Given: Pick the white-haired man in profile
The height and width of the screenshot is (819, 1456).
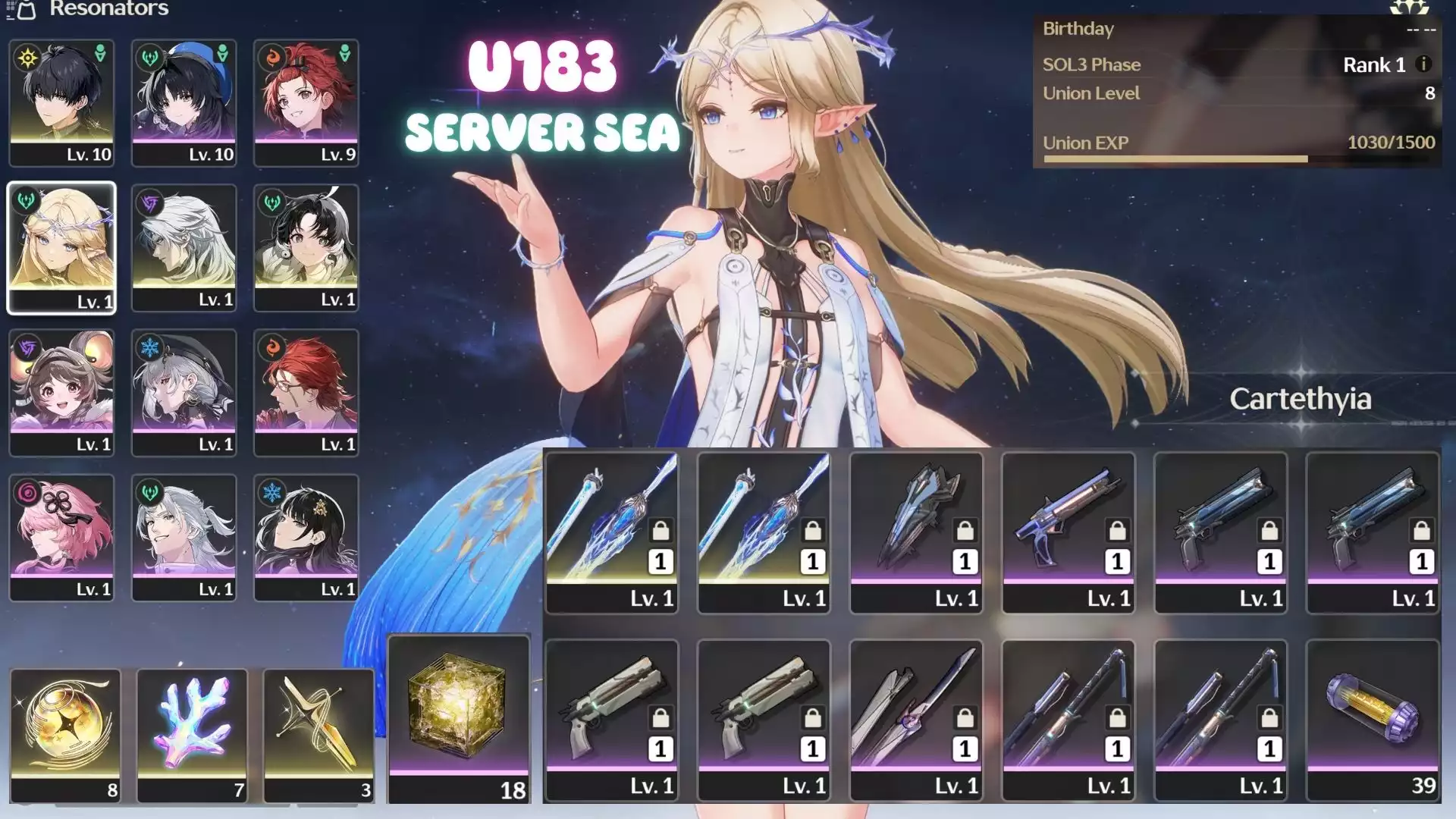Looking at the screenshot, I should tap(184, 247).
